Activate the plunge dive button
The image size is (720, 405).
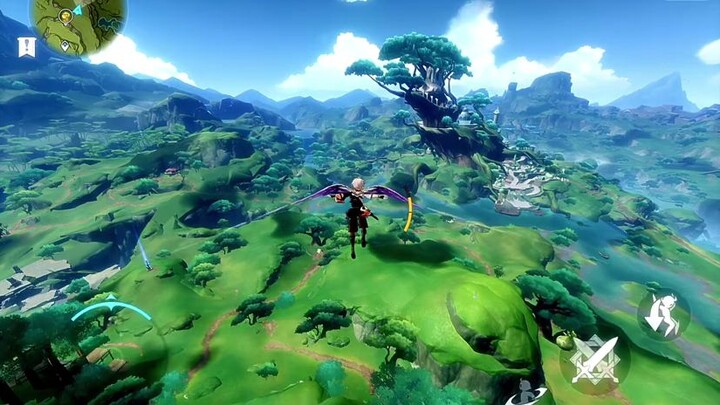pyautogui.click(x=662, y=314)
